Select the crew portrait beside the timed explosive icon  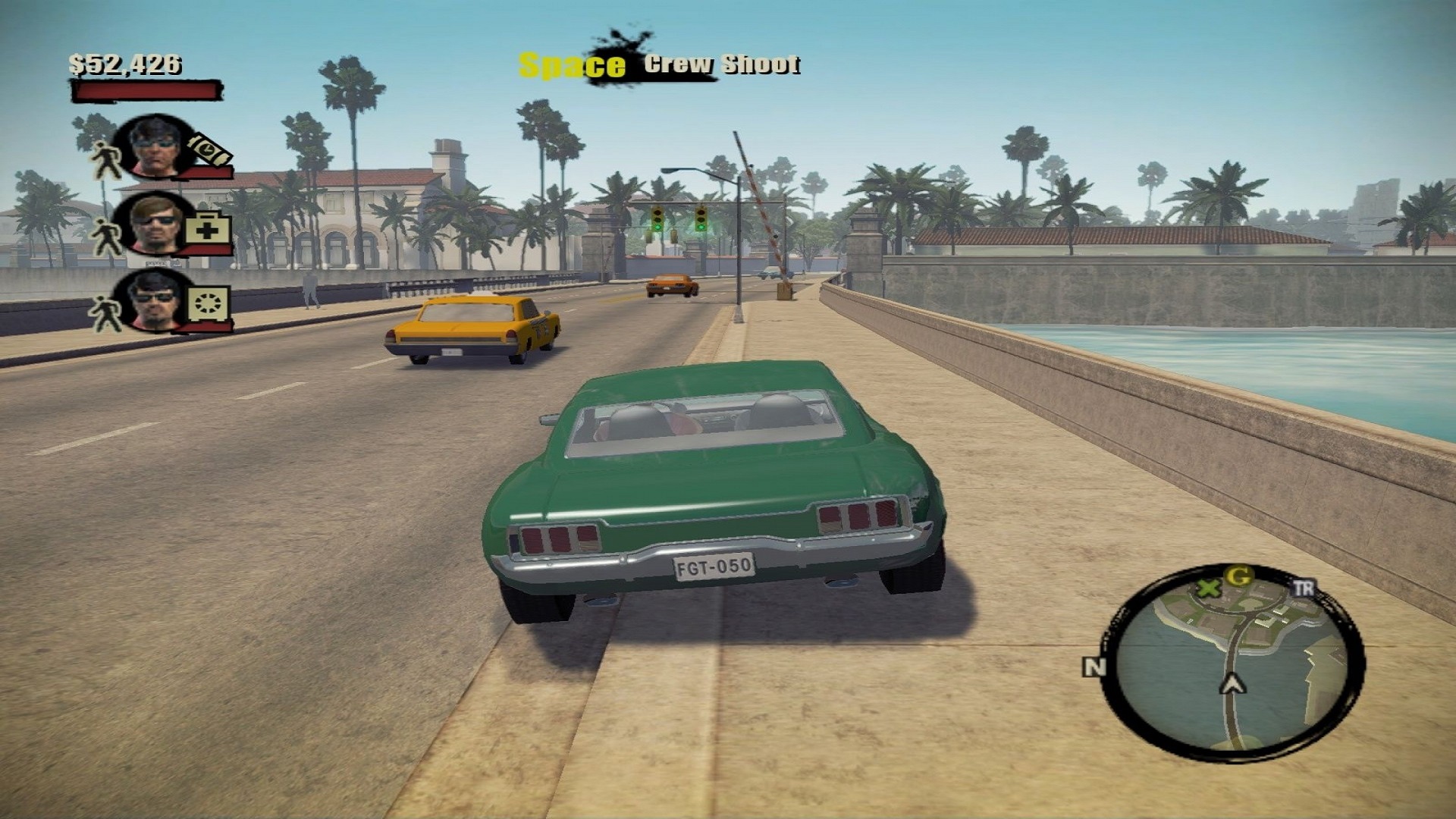(x=155, y=146)
